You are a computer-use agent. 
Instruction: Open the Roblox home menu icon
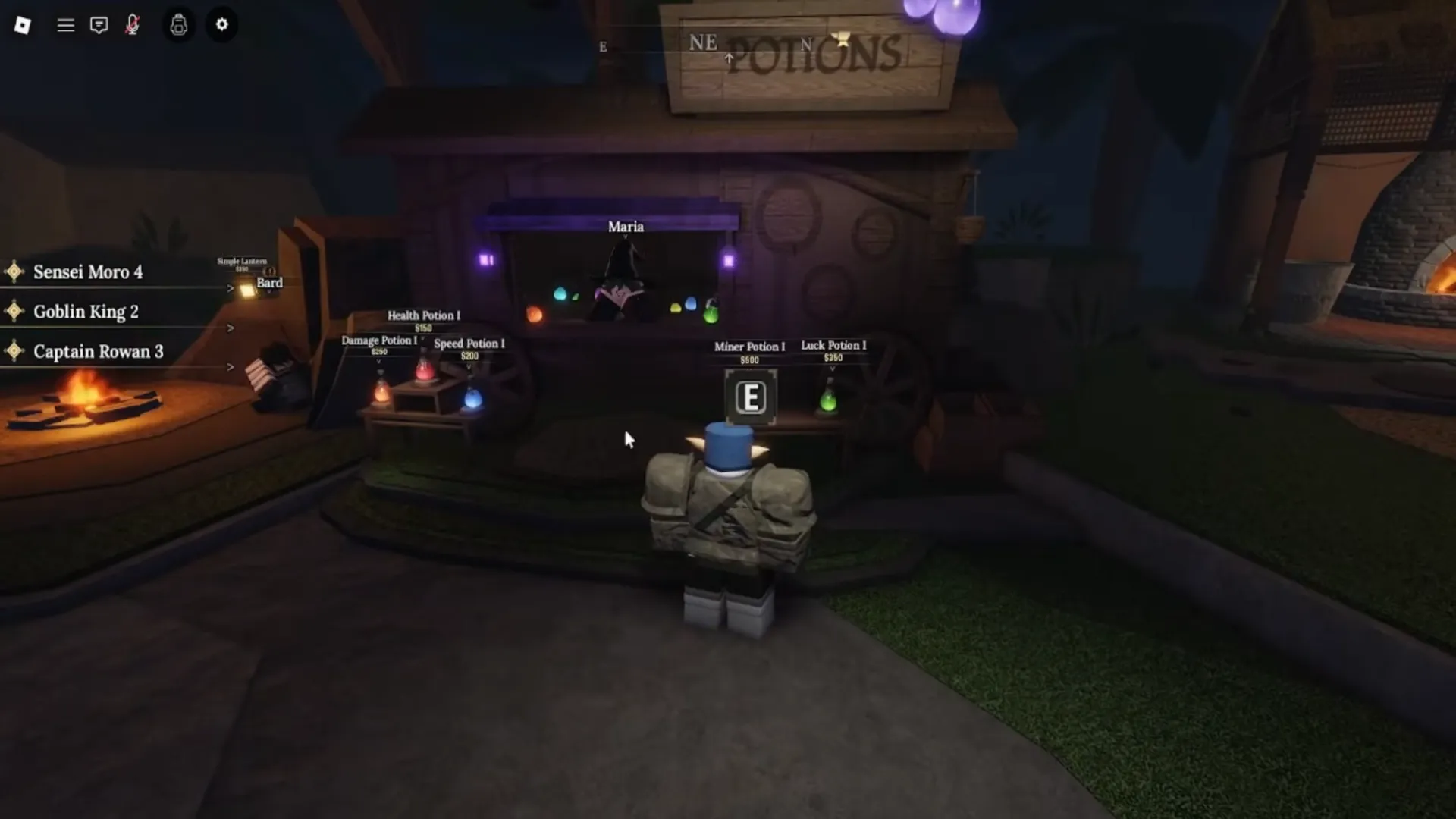22,25
